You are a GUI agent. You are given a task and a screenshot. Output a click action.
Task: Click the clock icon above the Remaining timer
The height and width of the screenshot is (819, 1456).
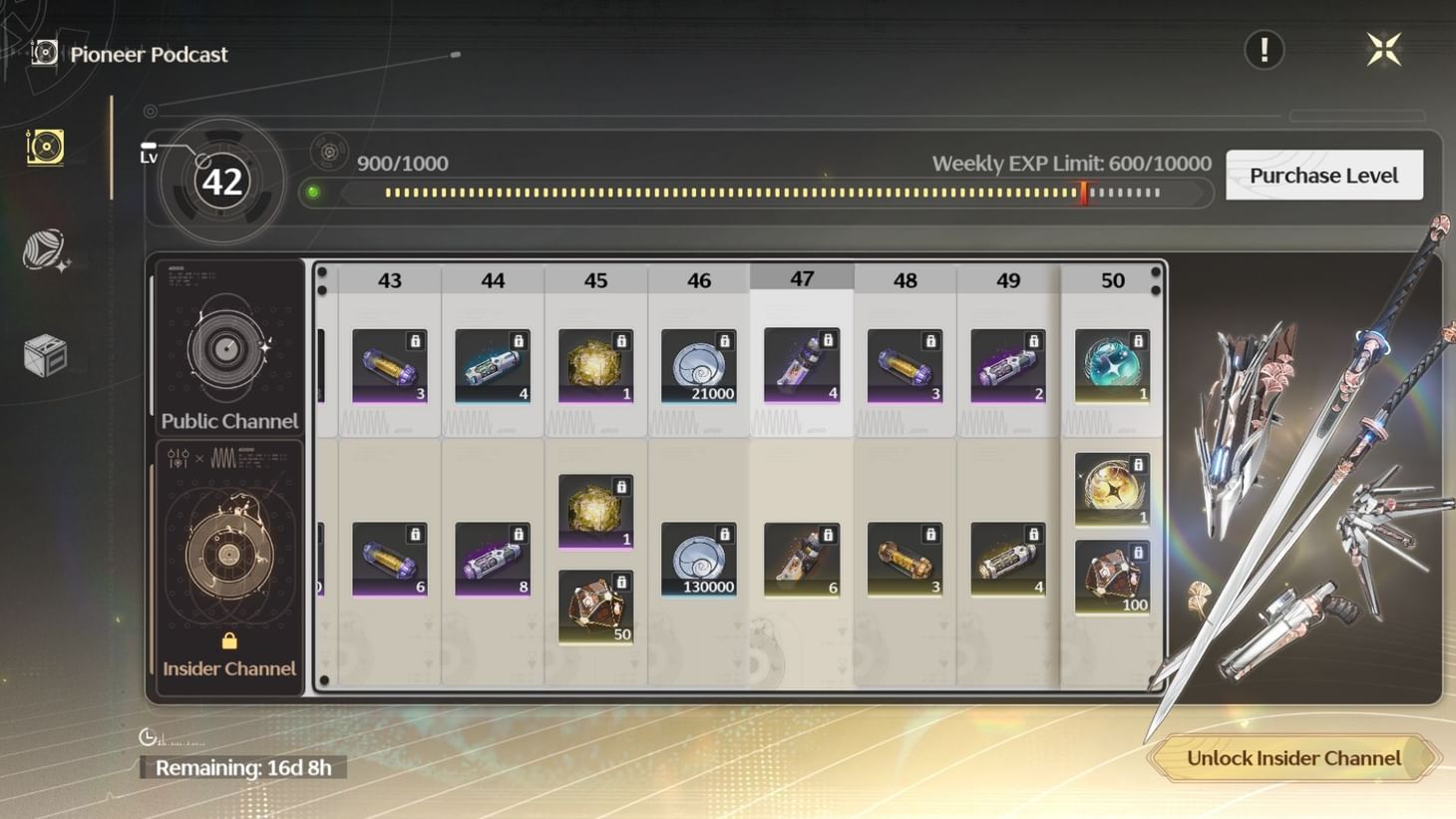[148, 738]
